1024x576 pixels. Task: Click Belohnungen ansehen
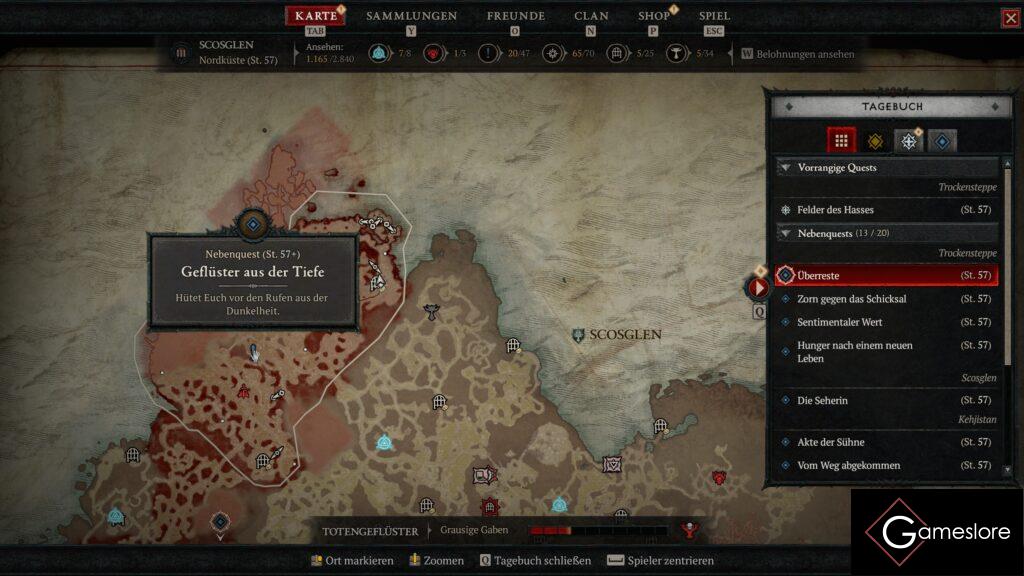[804, 54]
